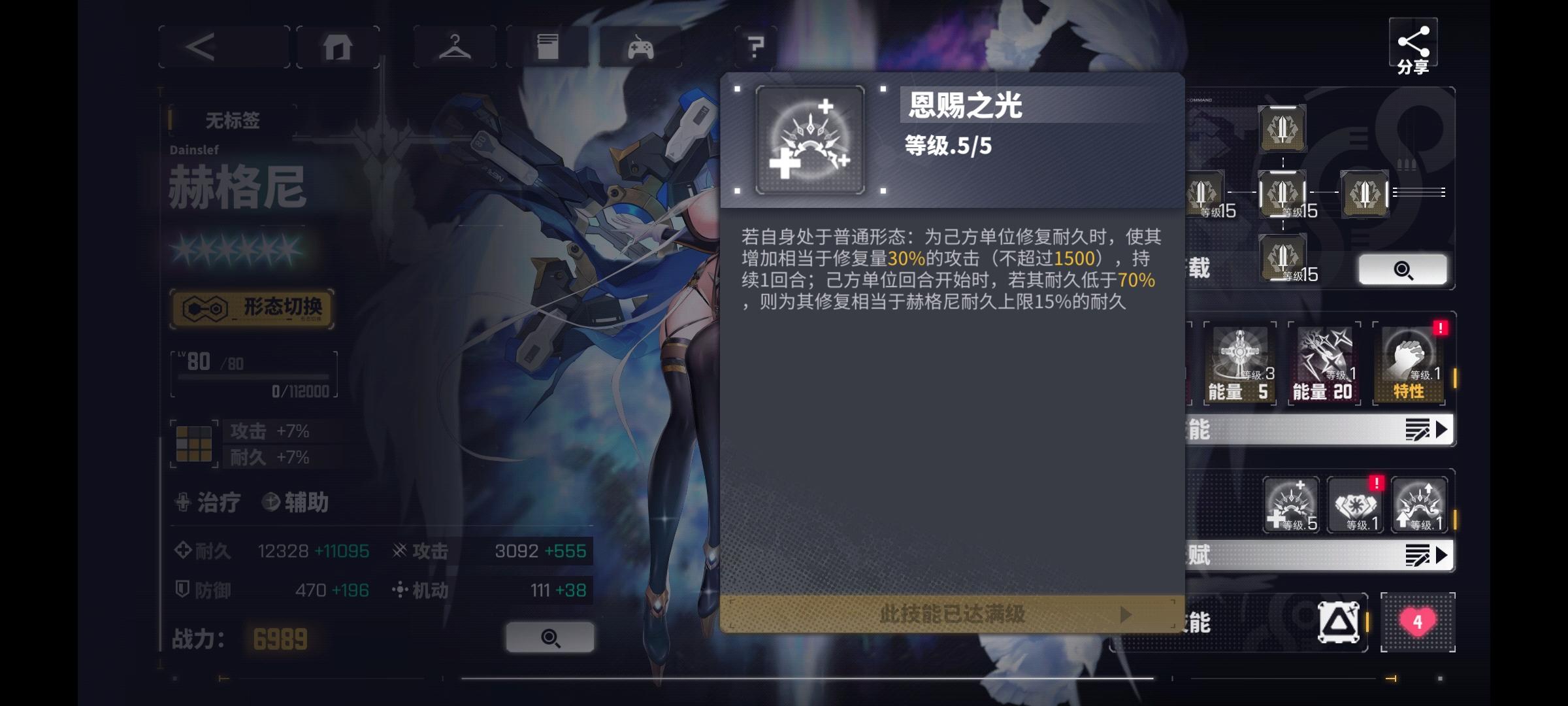The image size is (1568, 706).
Task: Toggle the 治疗 healing role tag
Action: (212, 502)
